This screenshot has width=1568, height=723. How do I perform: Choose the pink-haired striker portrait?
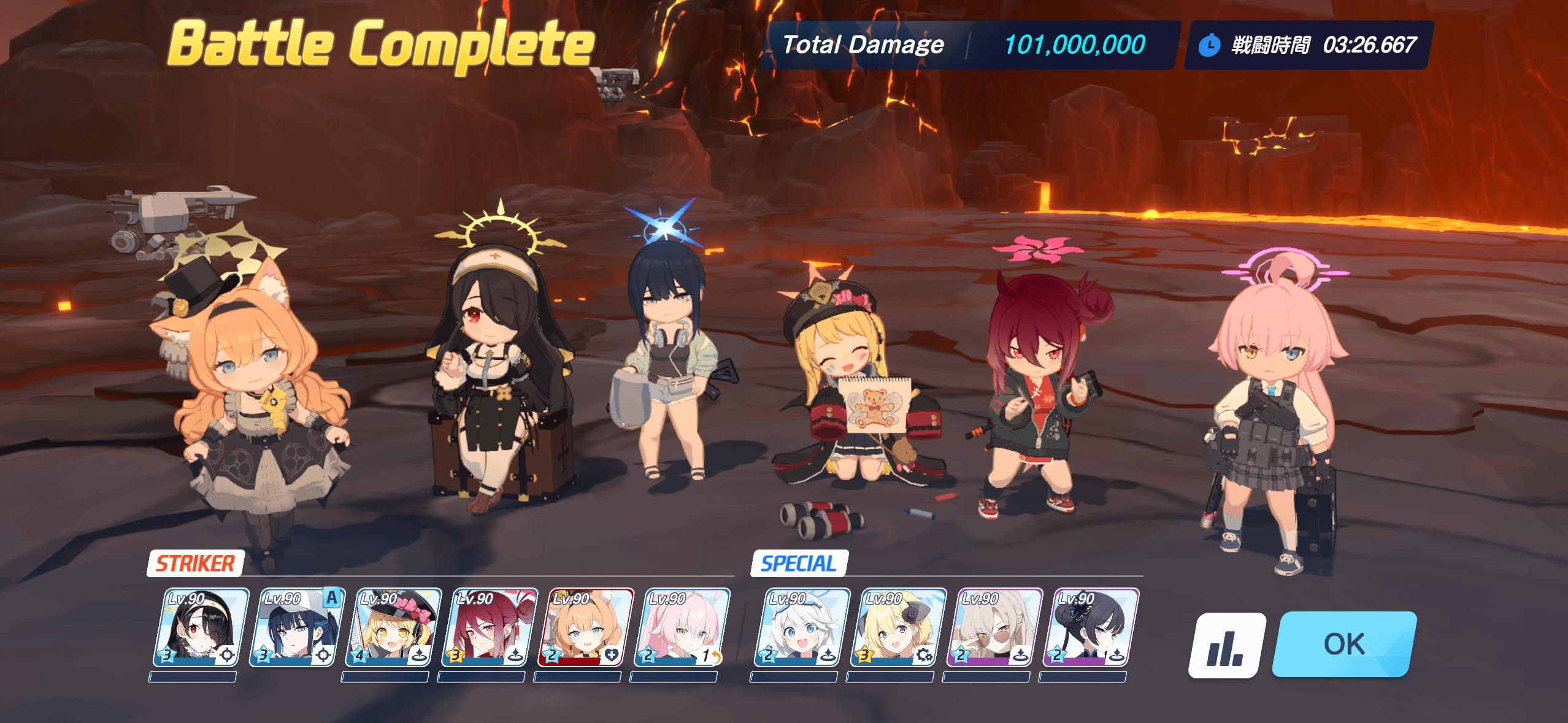tap(682, 627)
